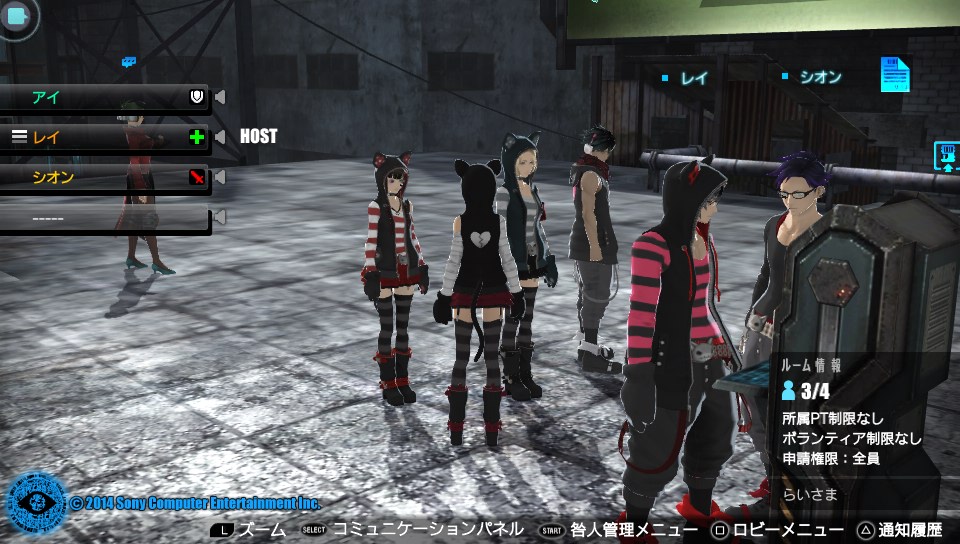The height and width of the screenshot is (544, 960).
Task: Click the shield icon on アイ's row
Action: [x=197, y=97]
